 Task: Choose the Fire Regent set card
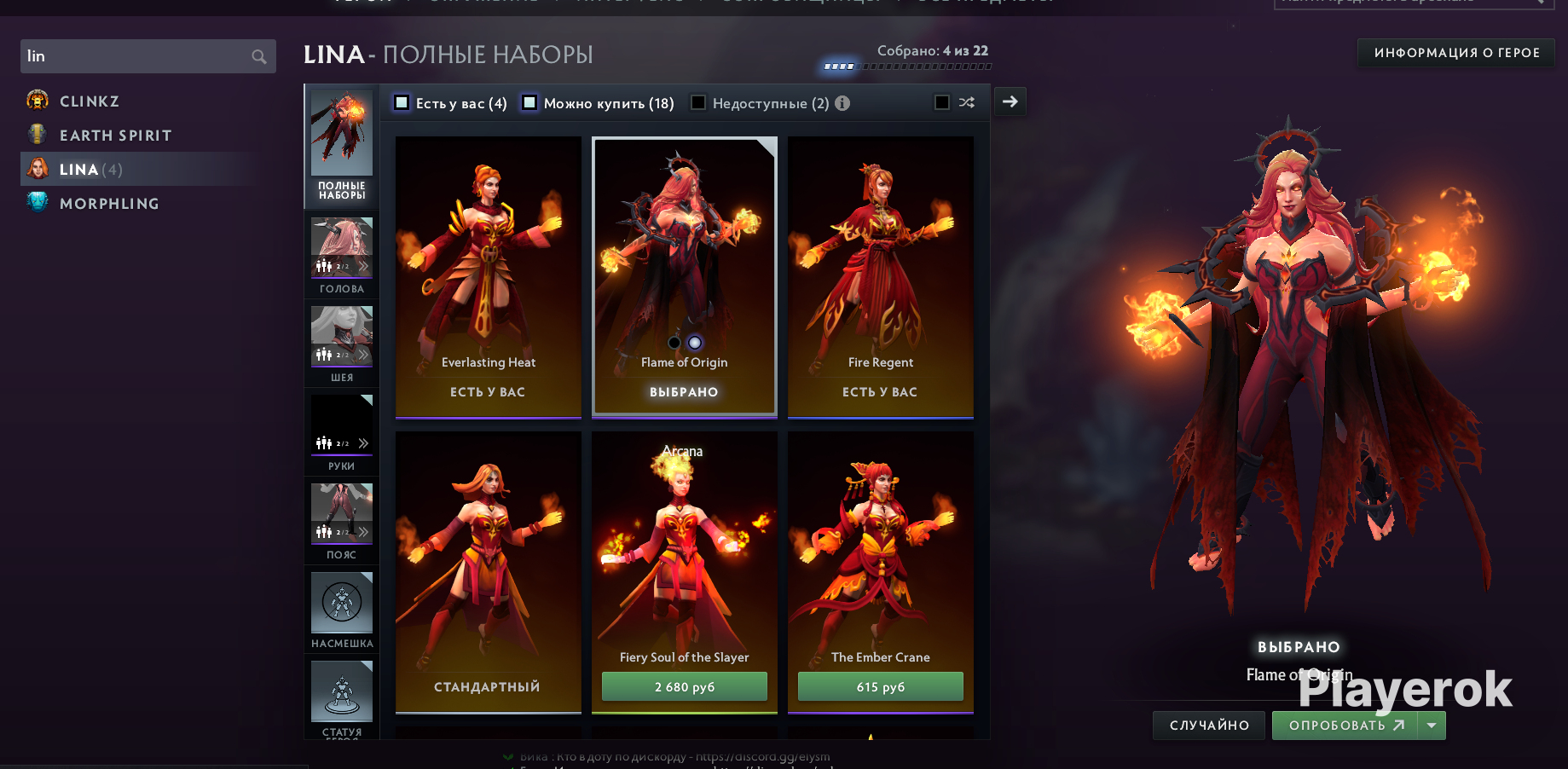click(881, 276)
